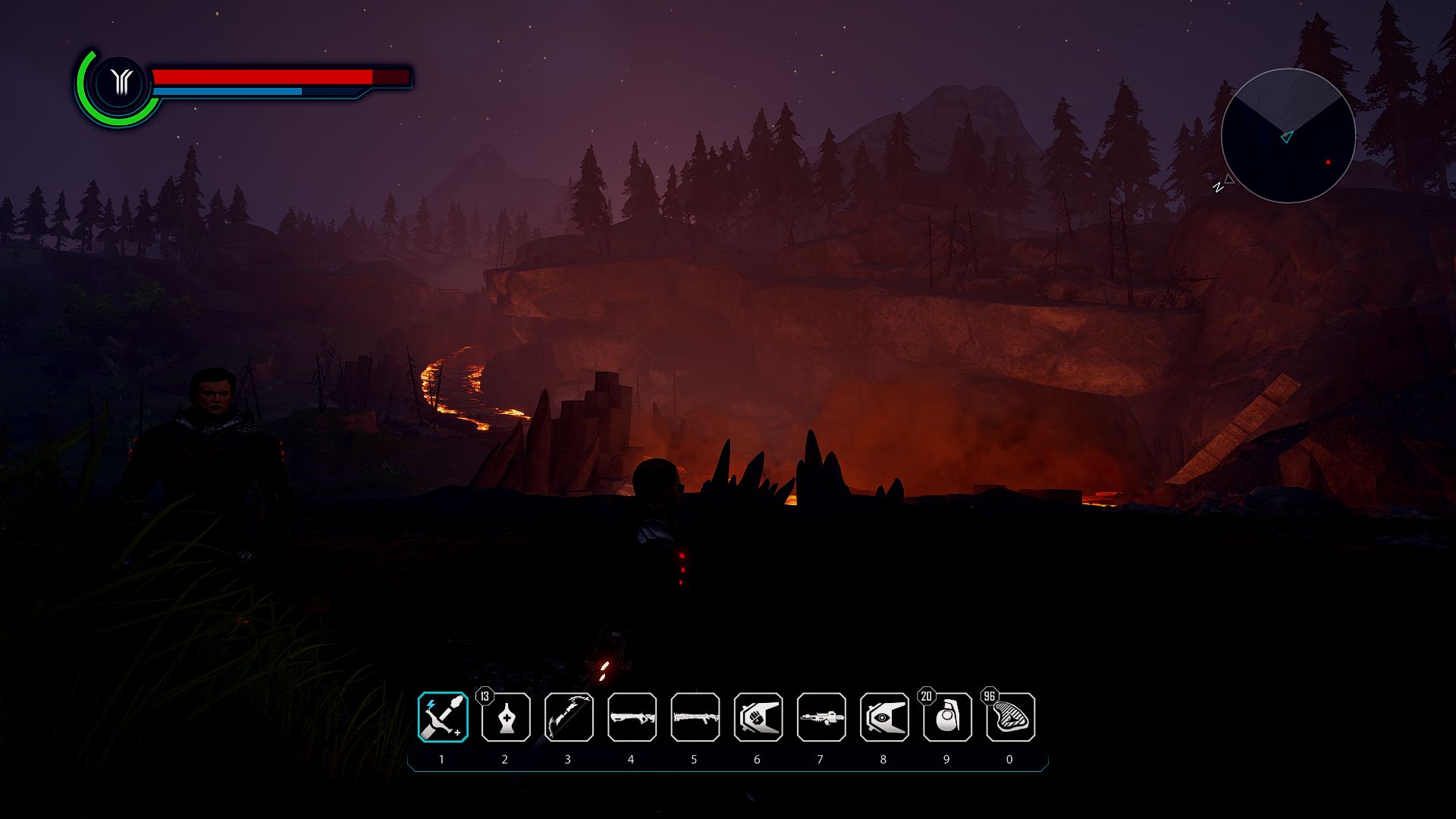Use the healing potion with count 13
Screen dimensions: 1456x819
point(506,717)
